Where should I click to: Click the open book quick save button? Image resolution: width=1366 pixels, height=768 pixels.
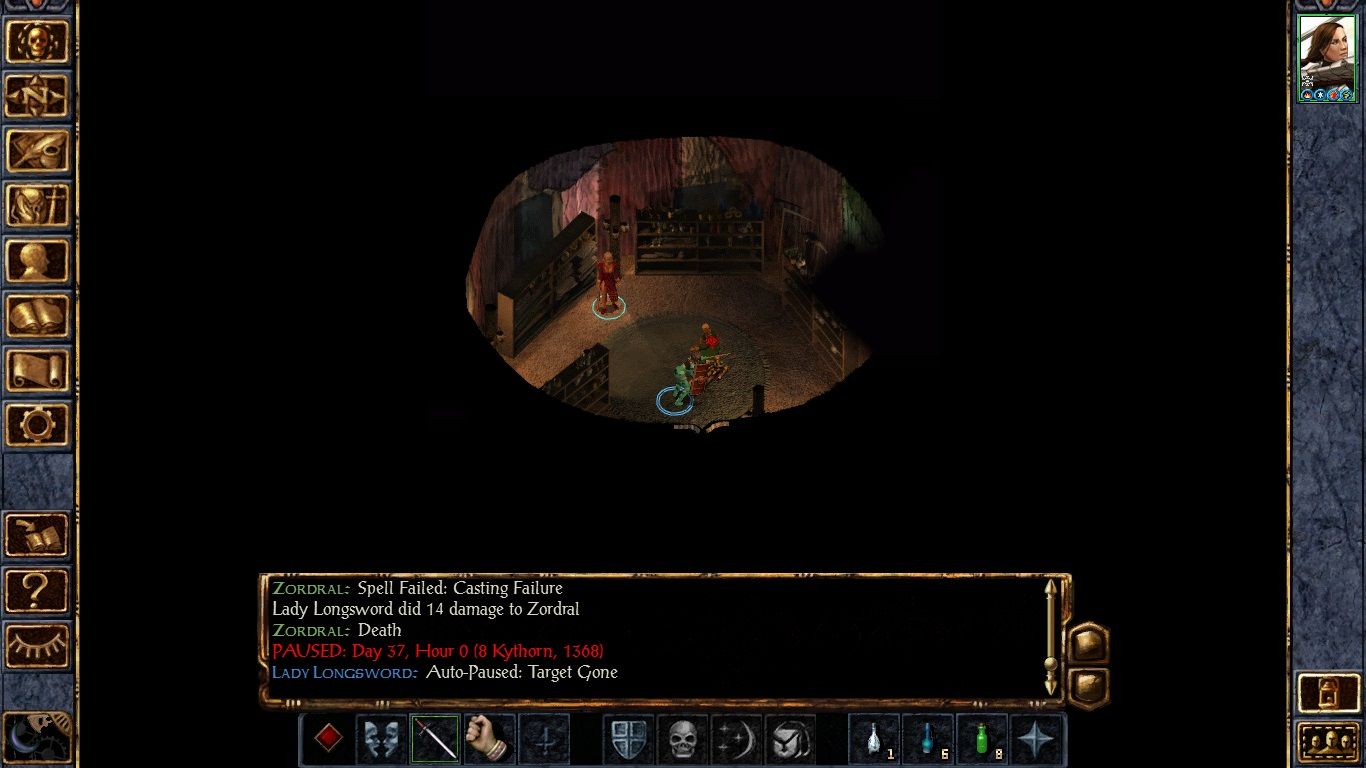(x=38, y=535)
